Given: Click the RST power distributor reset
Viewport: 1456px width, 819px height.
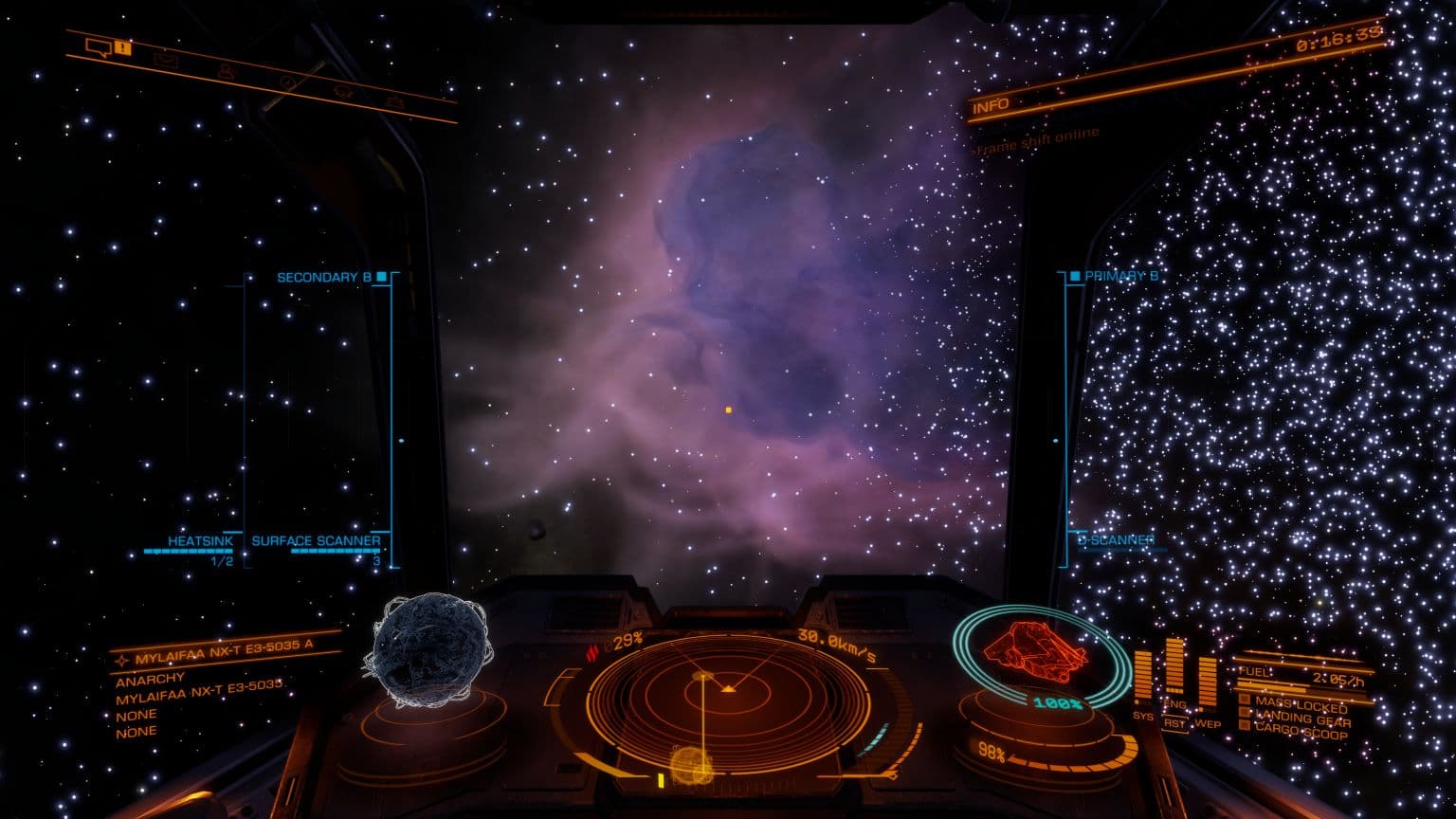Looking at the screenshot, I should (1175, 722).
